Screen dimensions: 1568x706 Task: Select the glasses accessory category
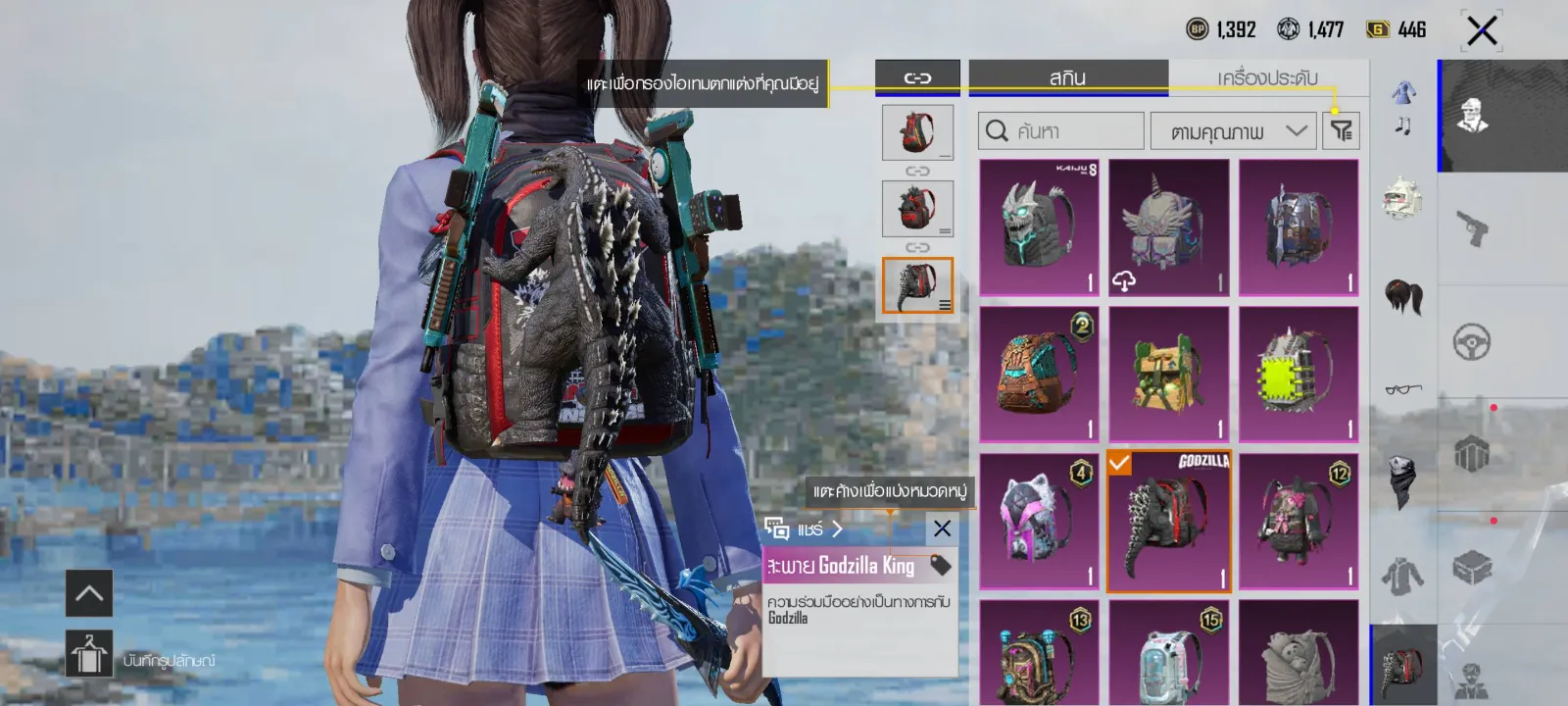pos(1403,389)
